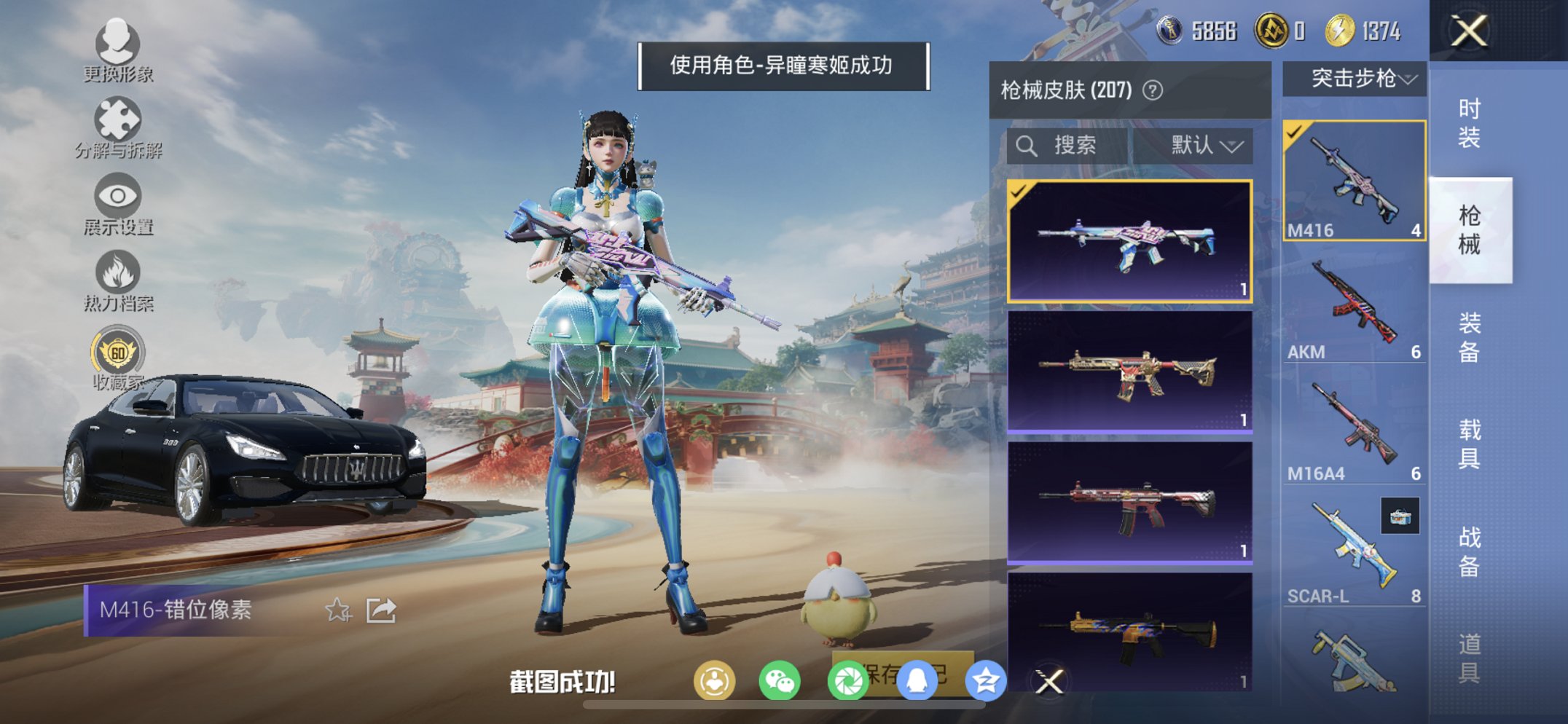The width and height of the screenshot is (1568, 724).
Task: Open the search magnifier in gun skins panel
Action: 1027,146
